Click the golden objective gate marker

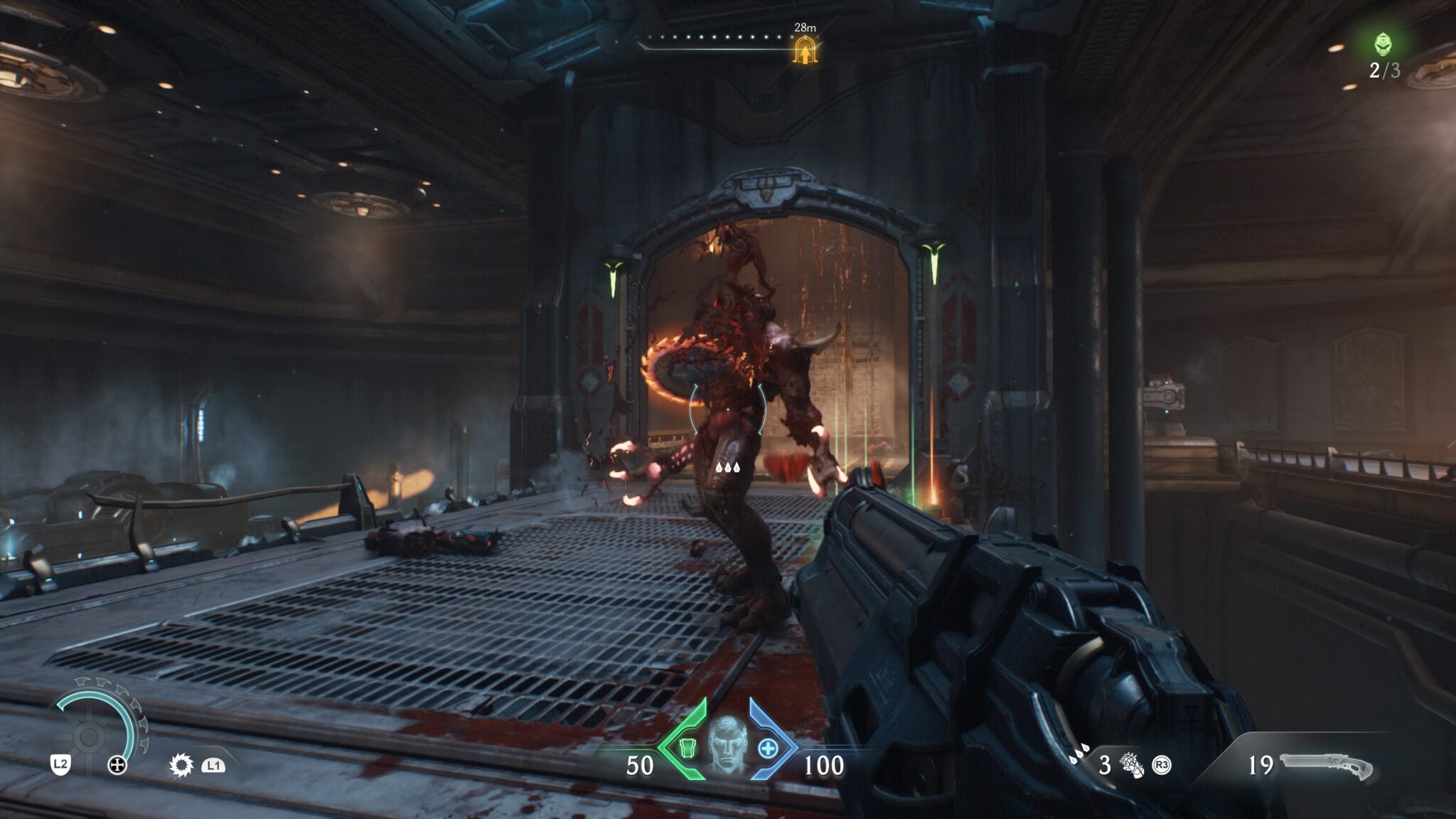[x=805, y=51]
